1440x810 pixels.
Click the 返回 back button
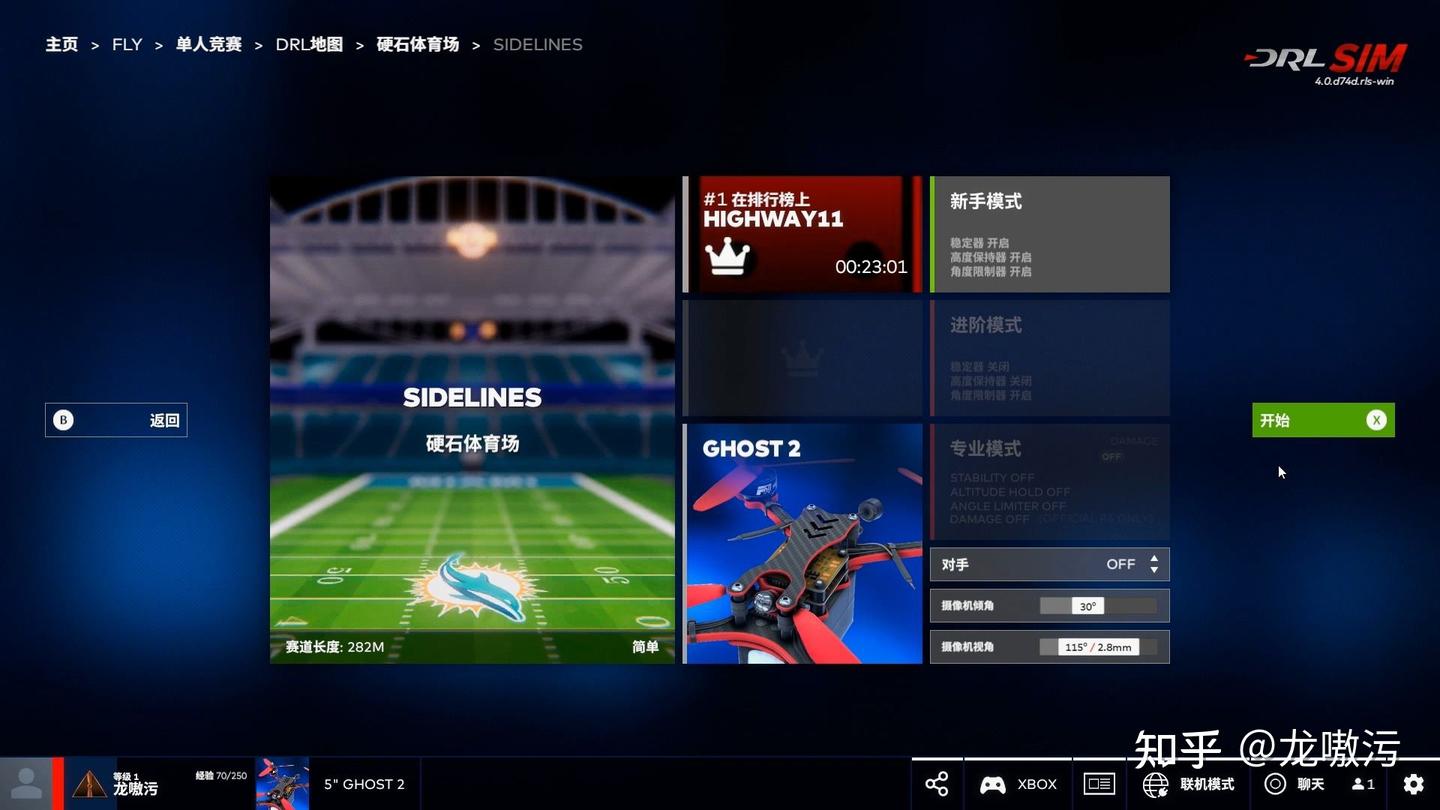click(115, 420)
